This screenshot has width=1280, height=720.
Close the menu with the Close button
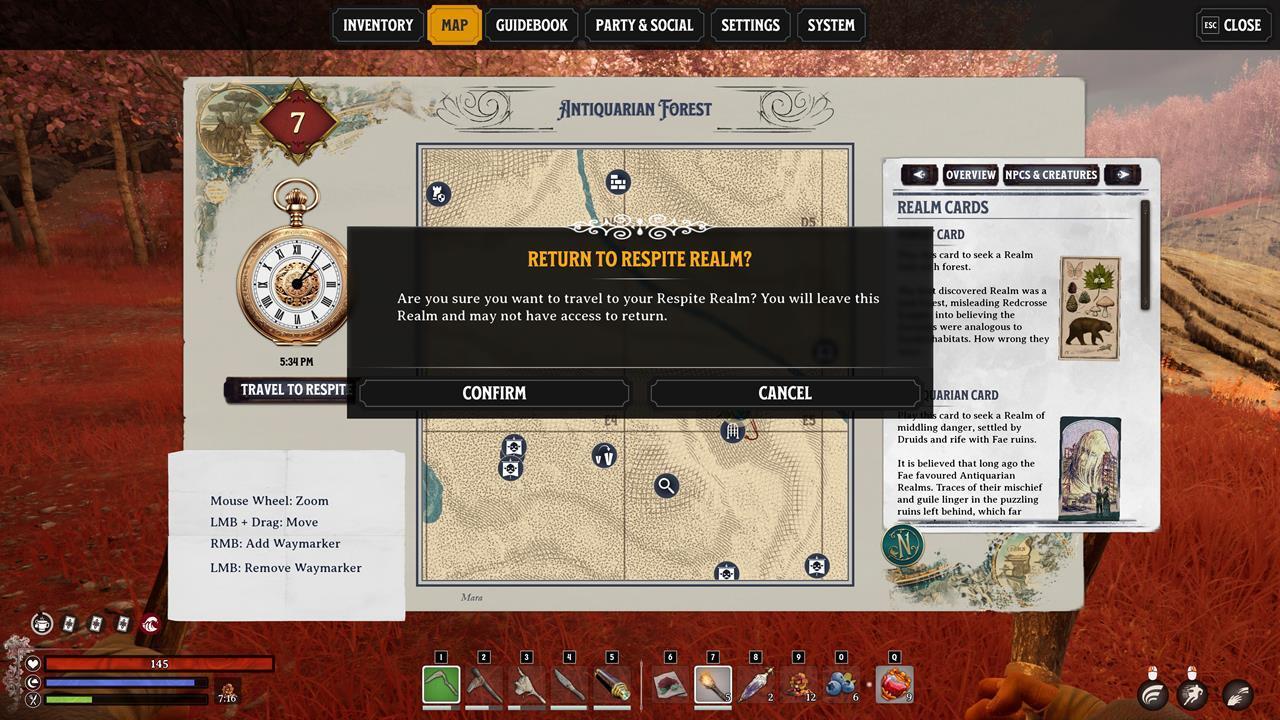point(1233,25)
